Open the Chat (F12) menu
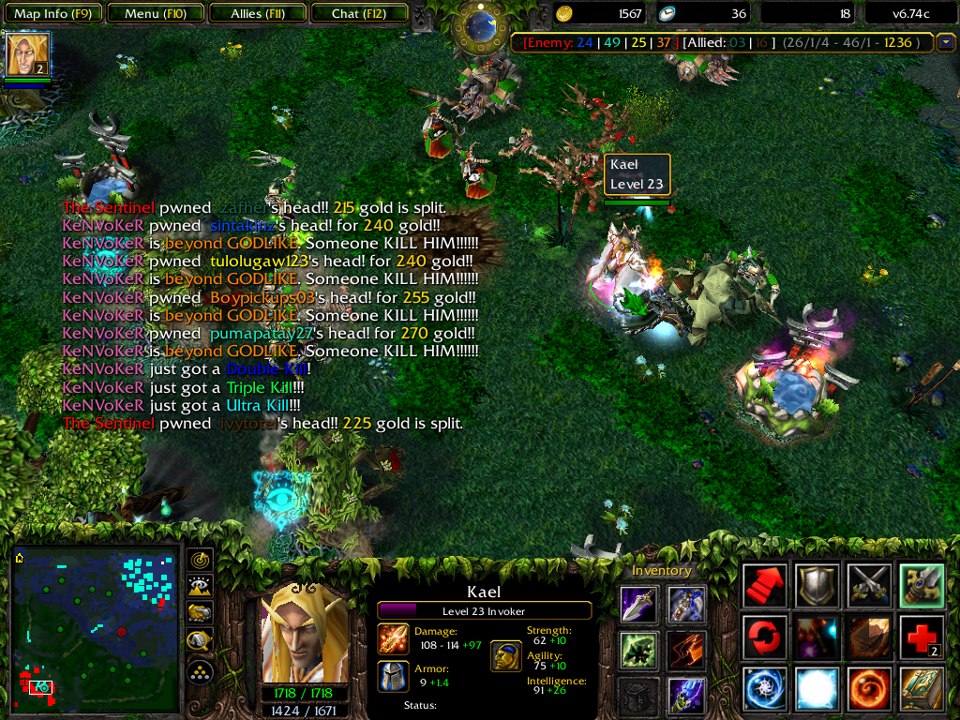 tap(359, 14)
